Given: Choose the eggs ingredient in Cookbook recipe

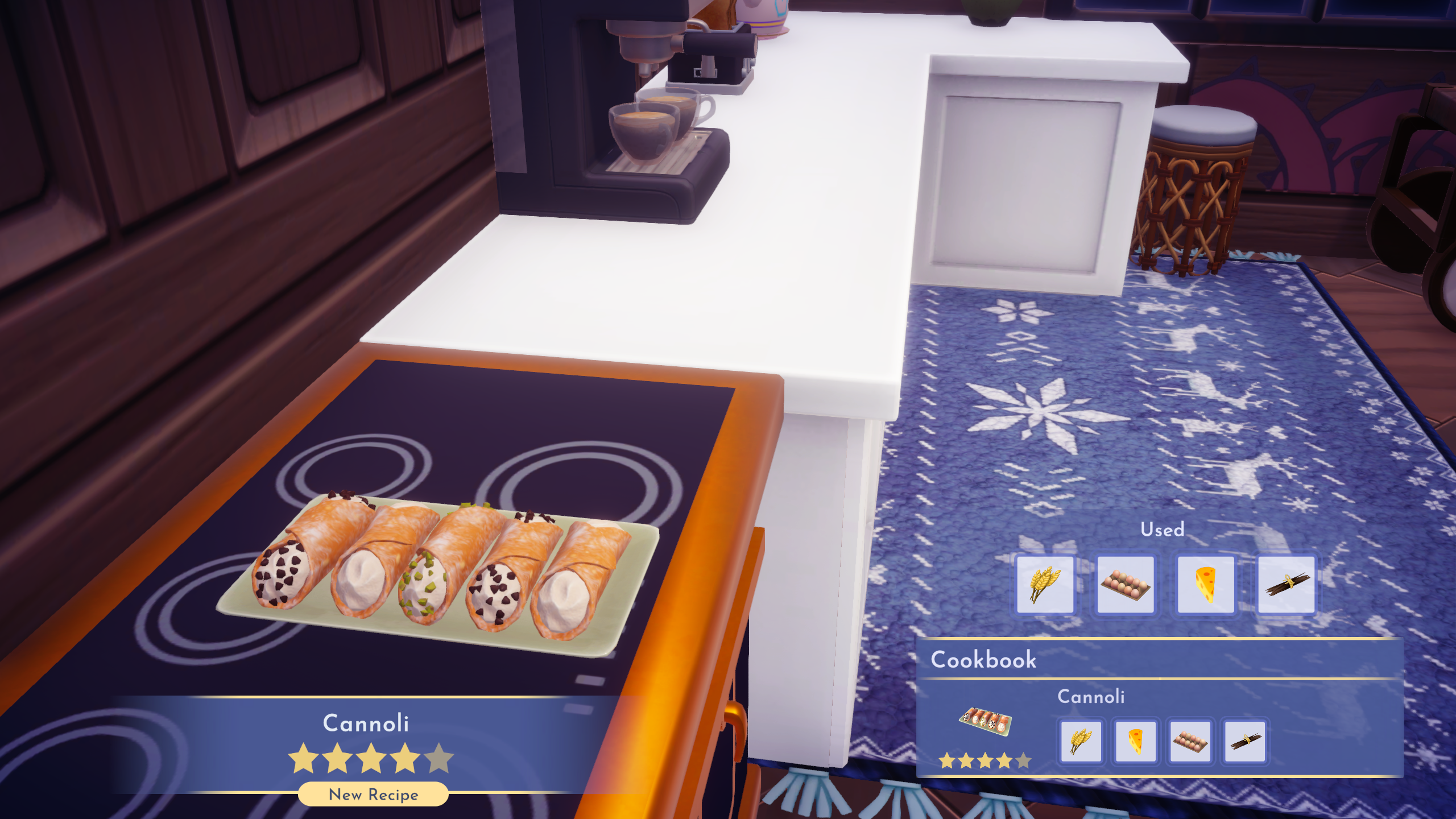Looking at the screenshot, I should pos(1190,741).
